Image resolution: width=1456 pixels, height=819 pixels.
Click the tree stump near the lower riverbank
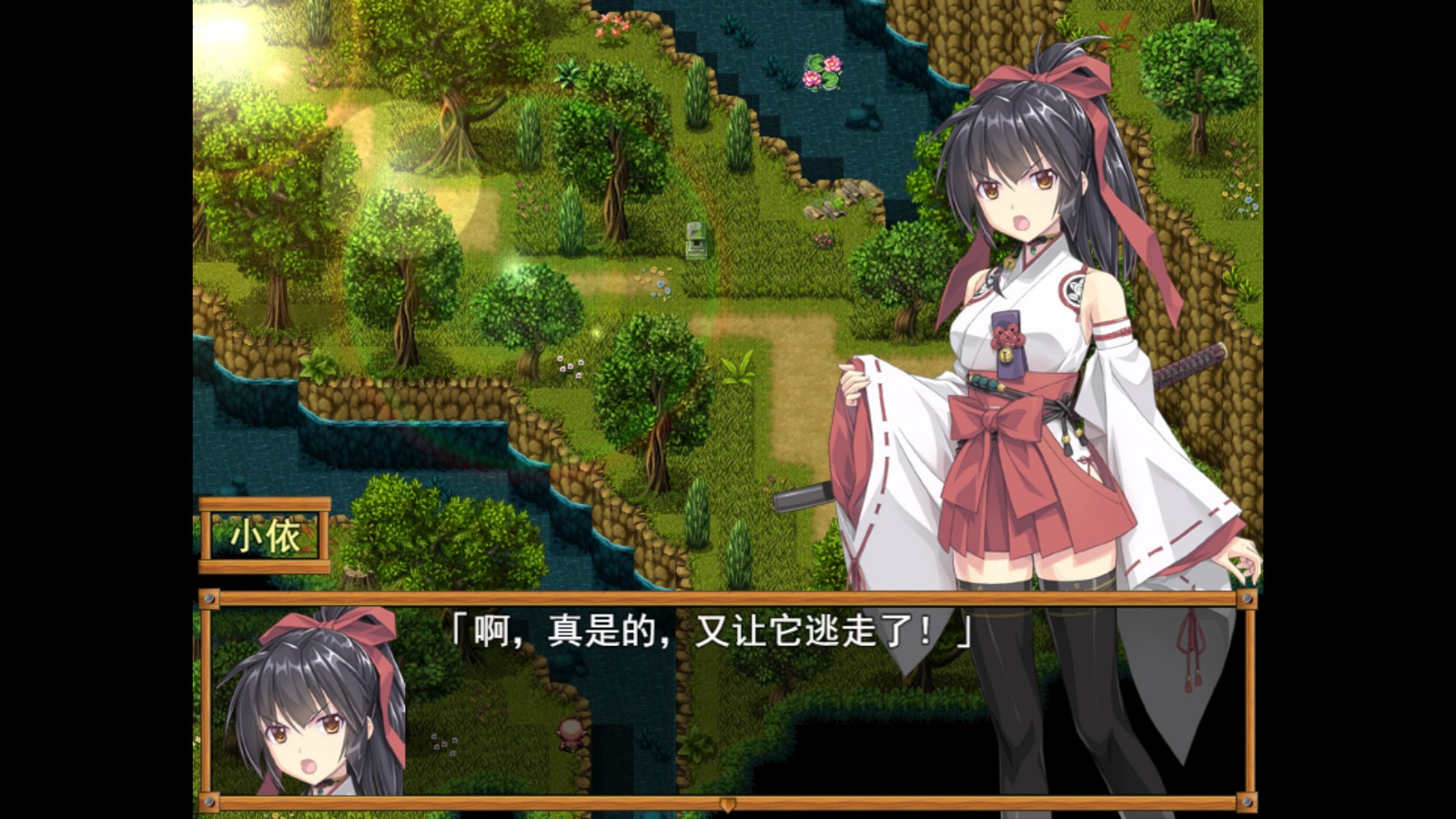click(x=355, y=573)
